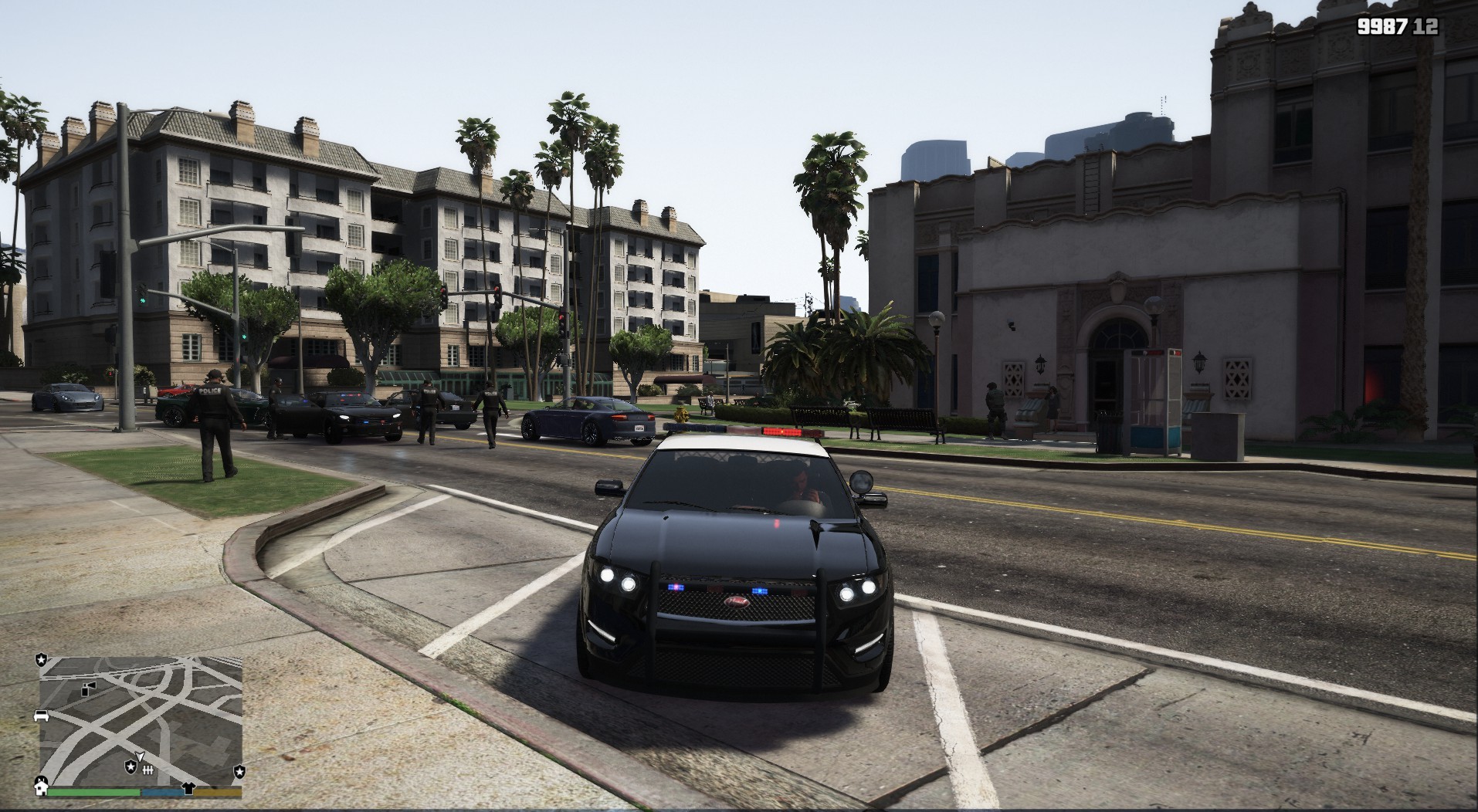The height and width of the screenshot is (812, 1478).
Task: Click the fence-shaped blip on minimap
Action: pyautogui.click(x=149, y=770)
